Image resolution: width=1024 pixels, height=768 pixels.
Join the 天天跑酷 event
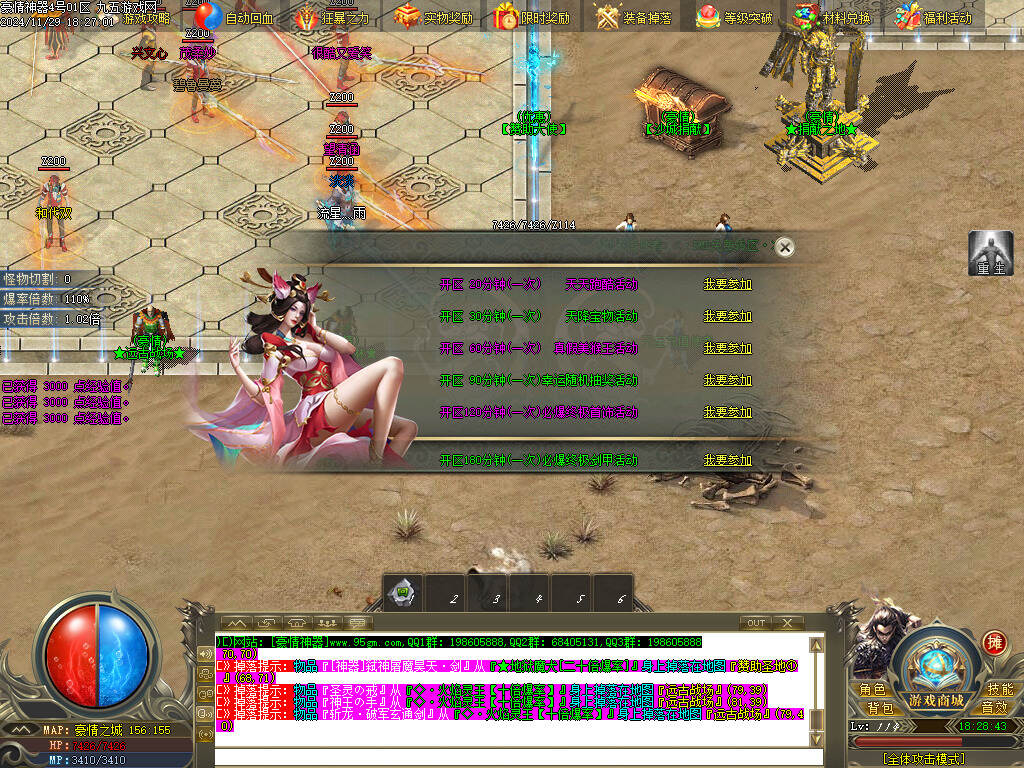point(727,284)
